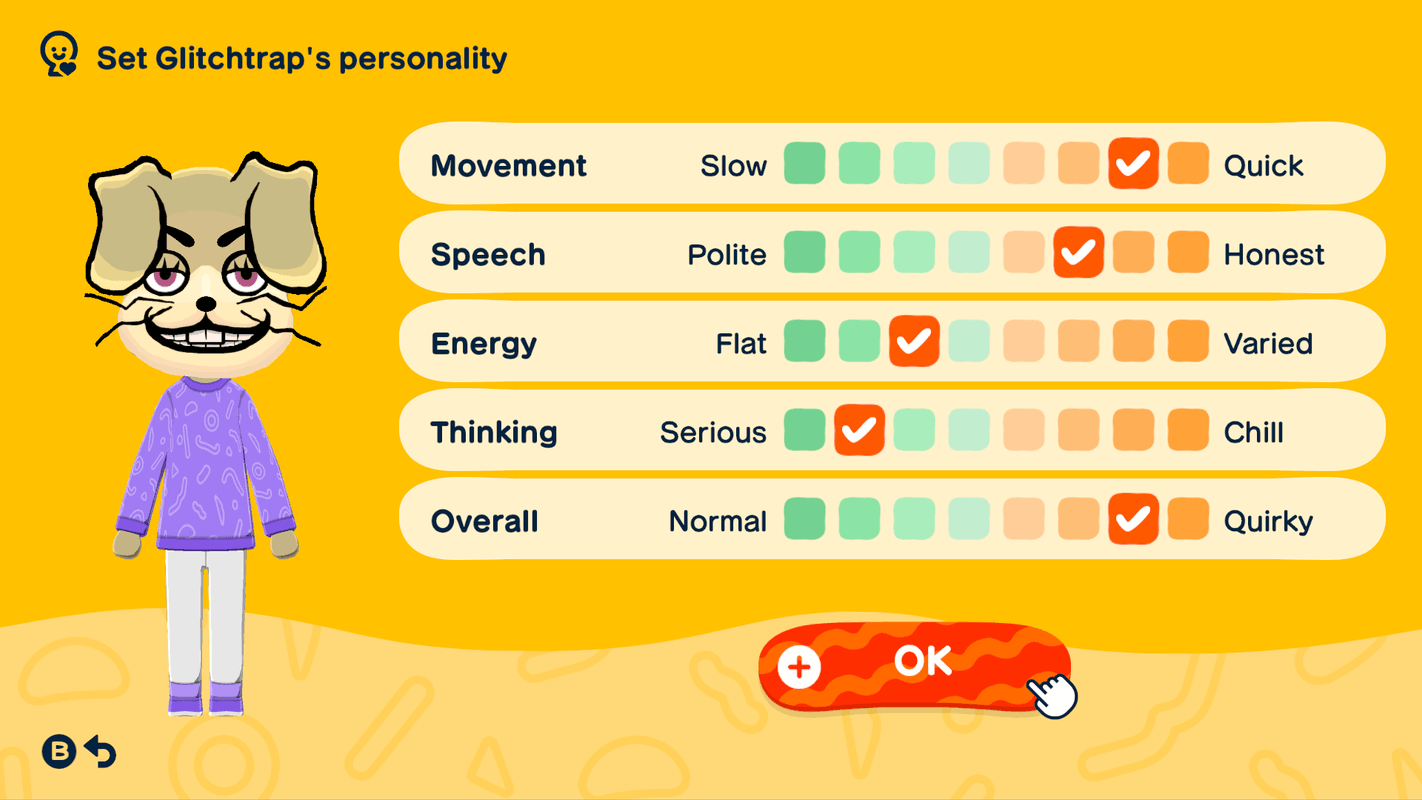Set Energy higher by clicking an orange segment
The width and height of the screenshot is (1422, 800).
click(x=1078, y=342)
